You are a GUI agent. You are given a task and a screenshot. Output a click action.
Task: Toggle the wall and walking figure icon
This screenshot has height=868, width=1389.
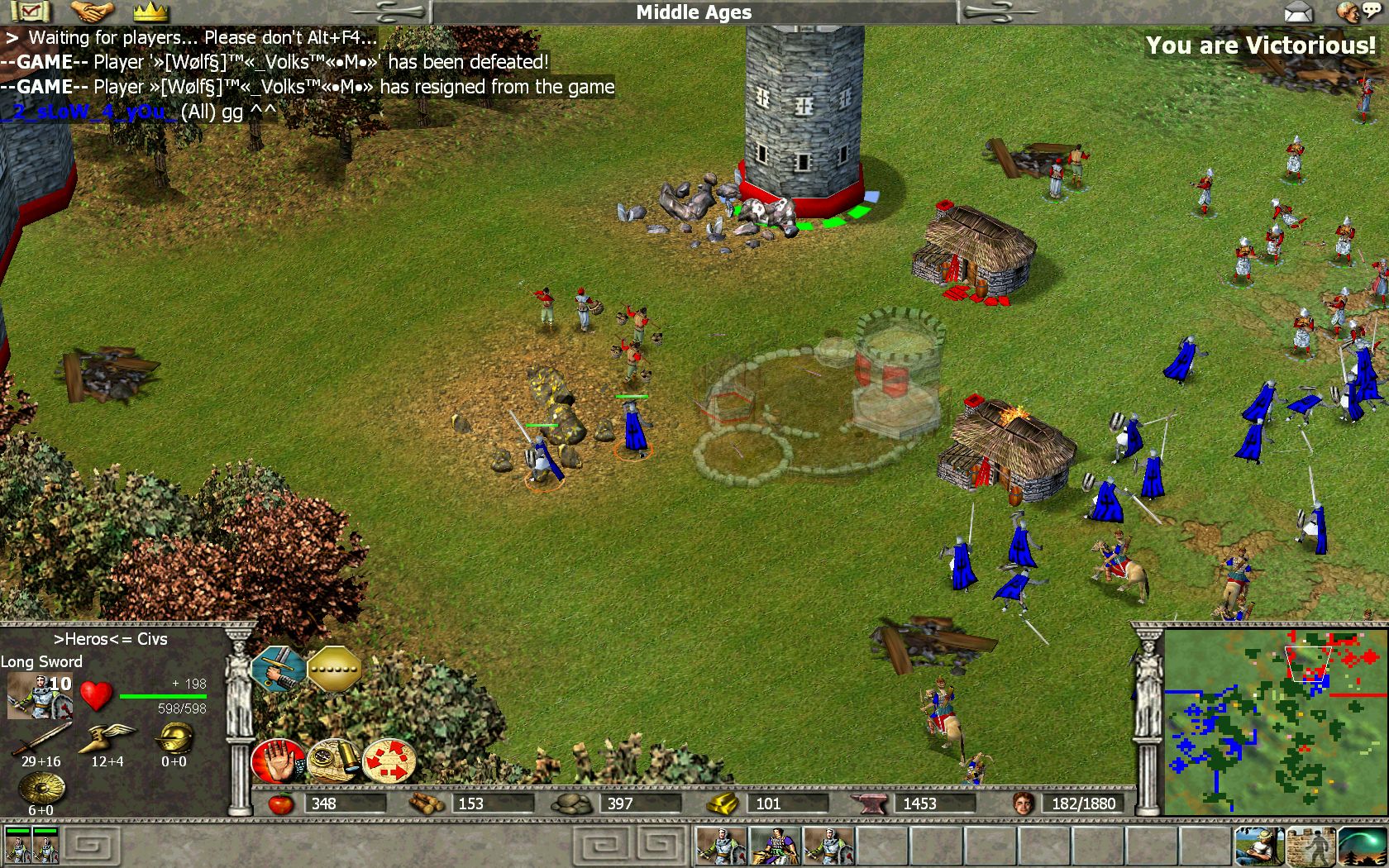tap(1310, 847)
